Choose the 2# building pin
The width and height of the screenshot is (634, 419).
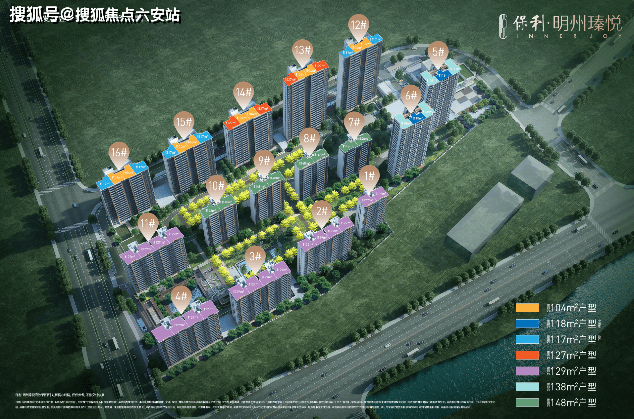pos(321,211)
